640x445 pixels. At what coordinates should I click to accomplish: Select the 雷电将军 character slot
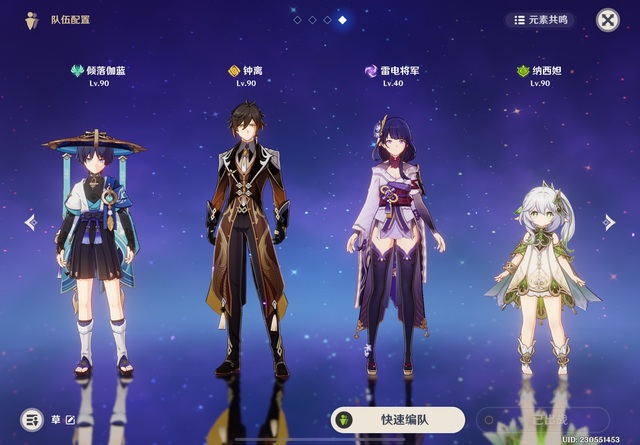click(x=396, y=245)
